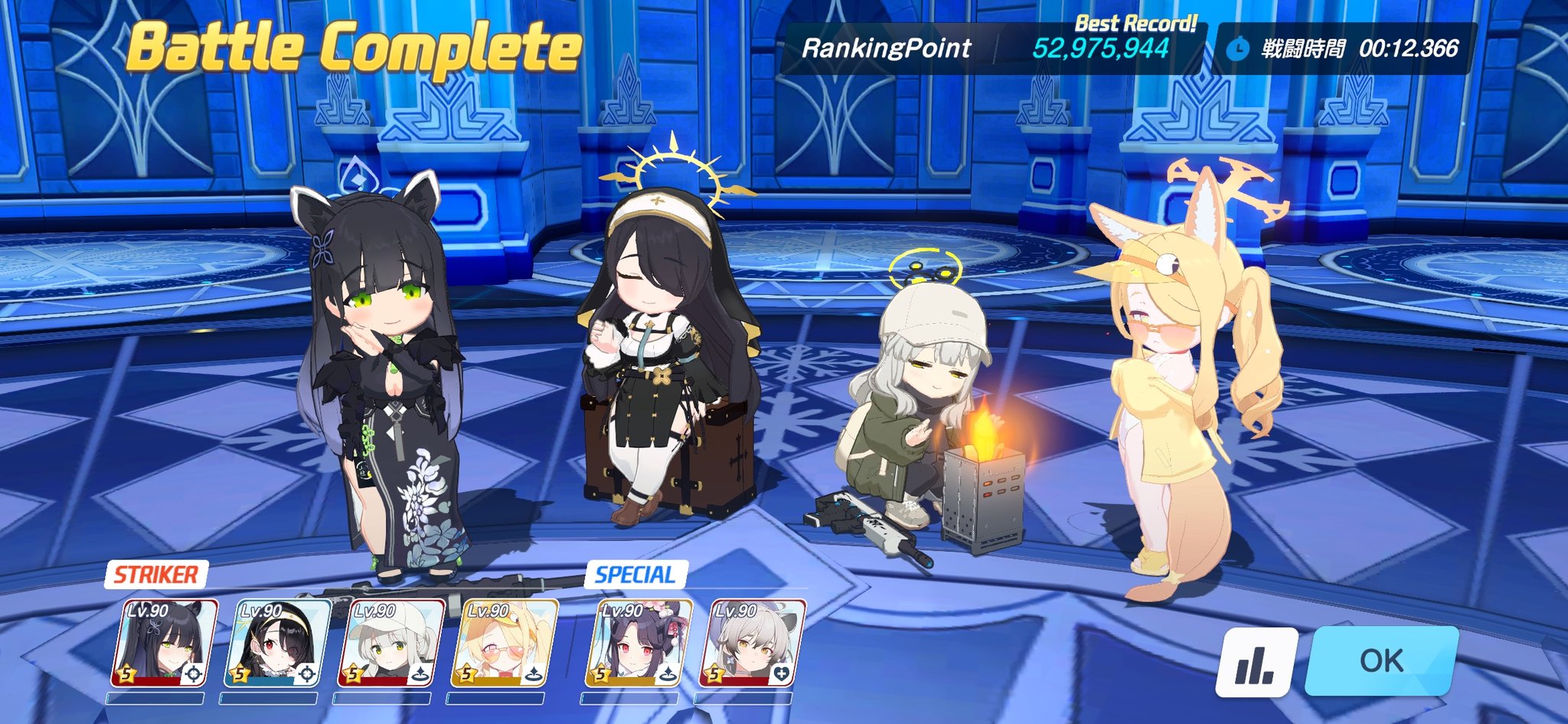Pick the blonde sunglasses girl striker portrait
The height and width of the screenshot is (724, 1568).
point(504,644)
